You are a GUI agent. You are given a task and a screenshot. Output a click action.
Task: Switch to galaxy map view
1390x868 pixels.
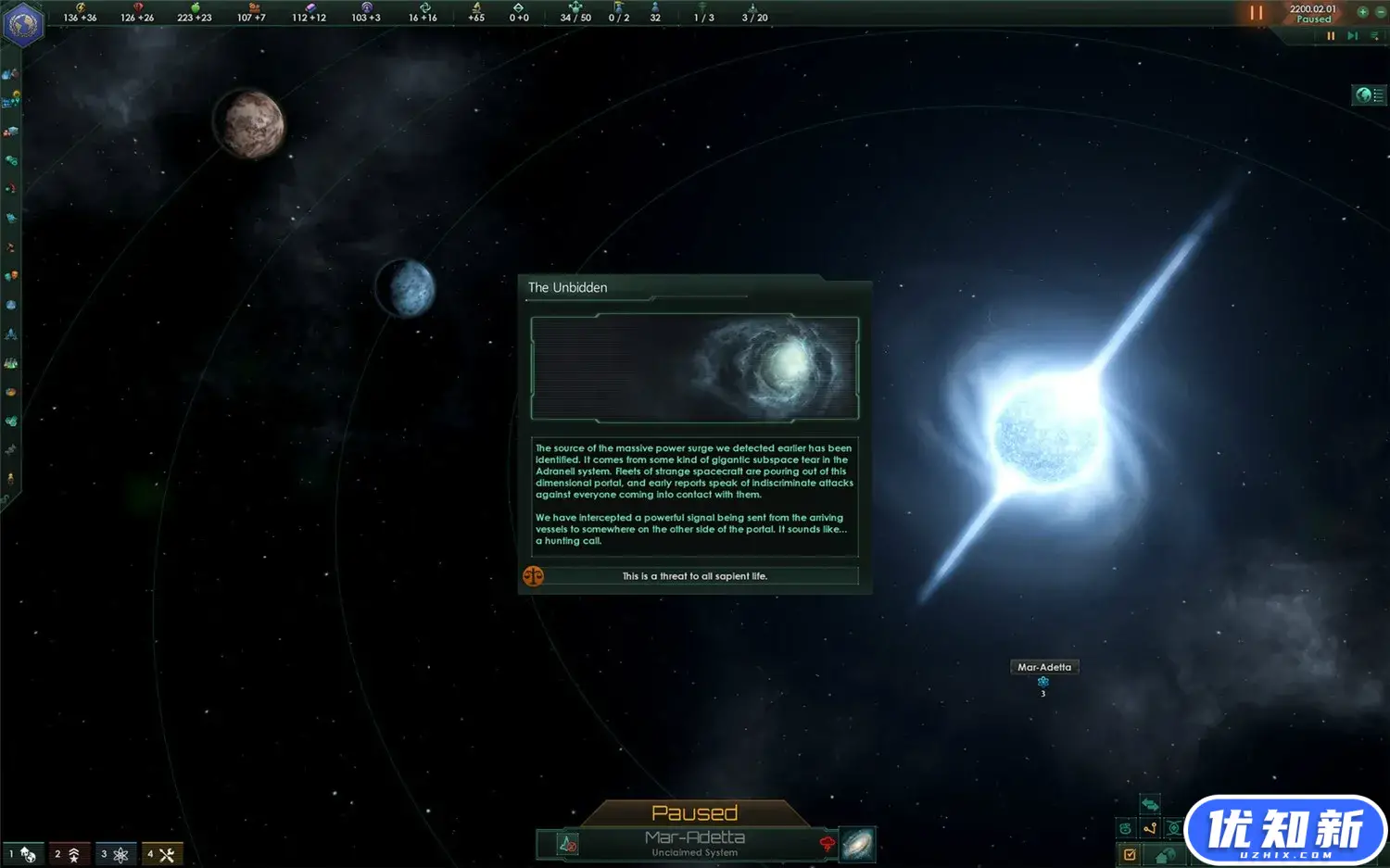pyautogui.click(x=857, y=844)
